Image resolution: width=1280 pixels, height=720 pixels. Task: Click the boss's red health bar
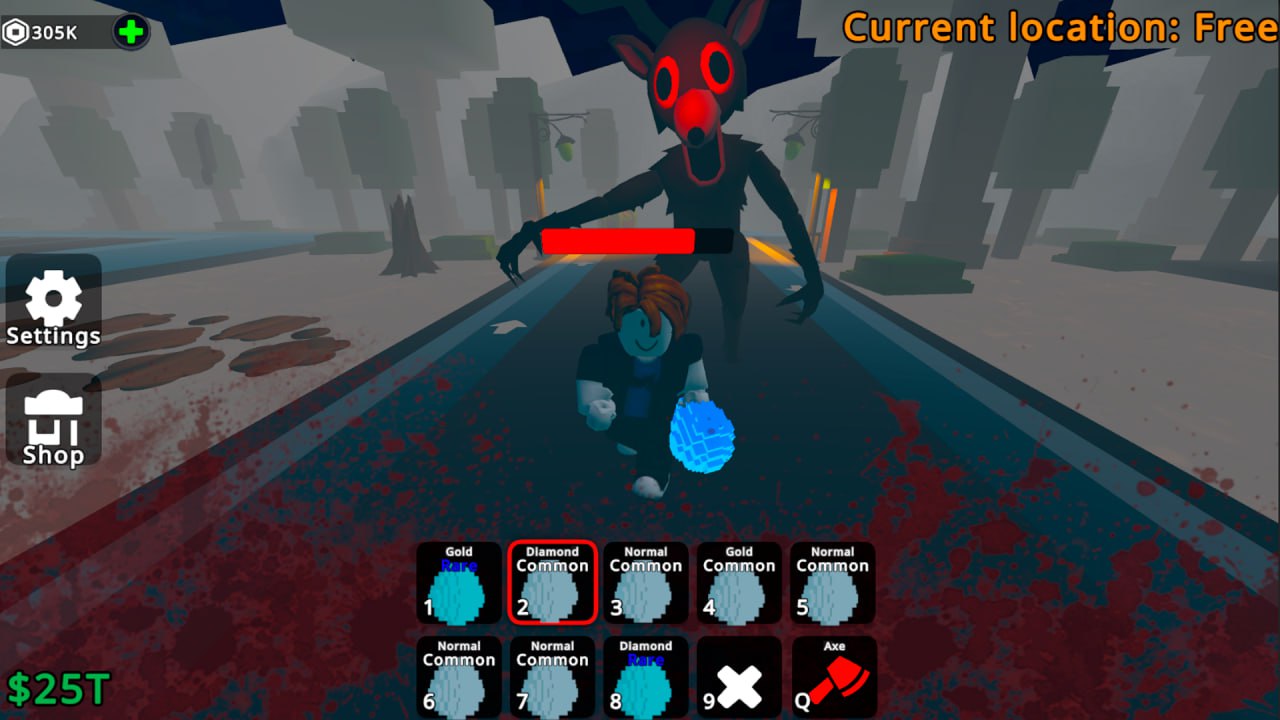coord(617,241)
